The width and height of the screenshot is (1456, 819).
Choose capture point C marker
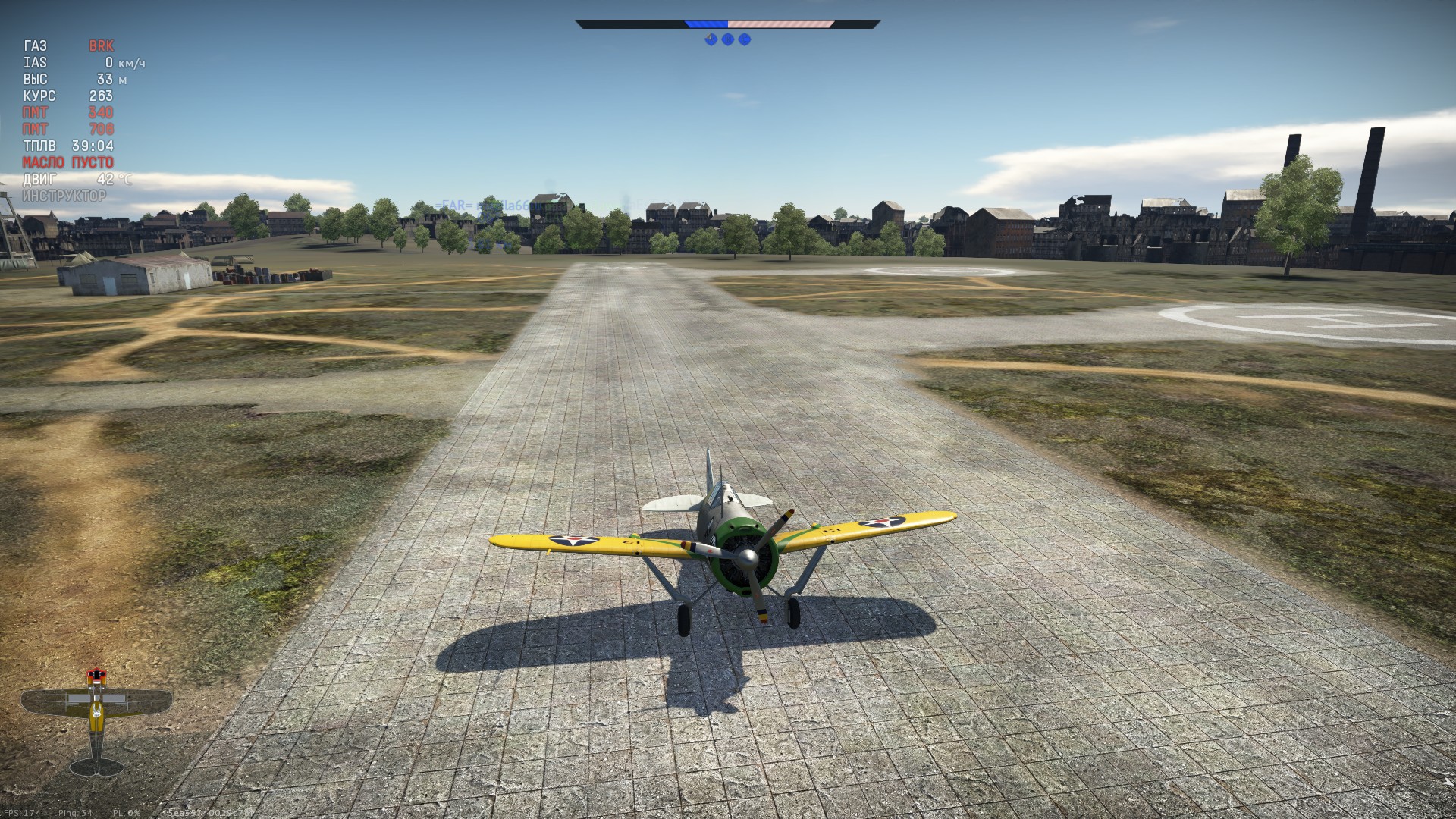point(745,39)
